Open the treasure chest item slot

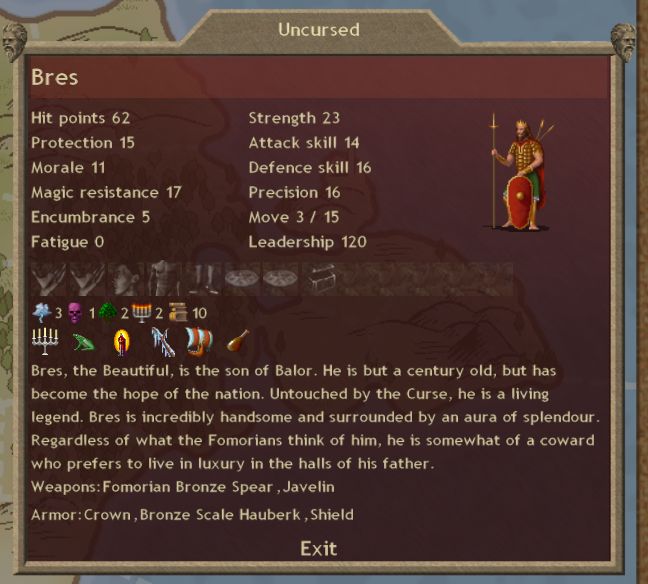(319, 279)
